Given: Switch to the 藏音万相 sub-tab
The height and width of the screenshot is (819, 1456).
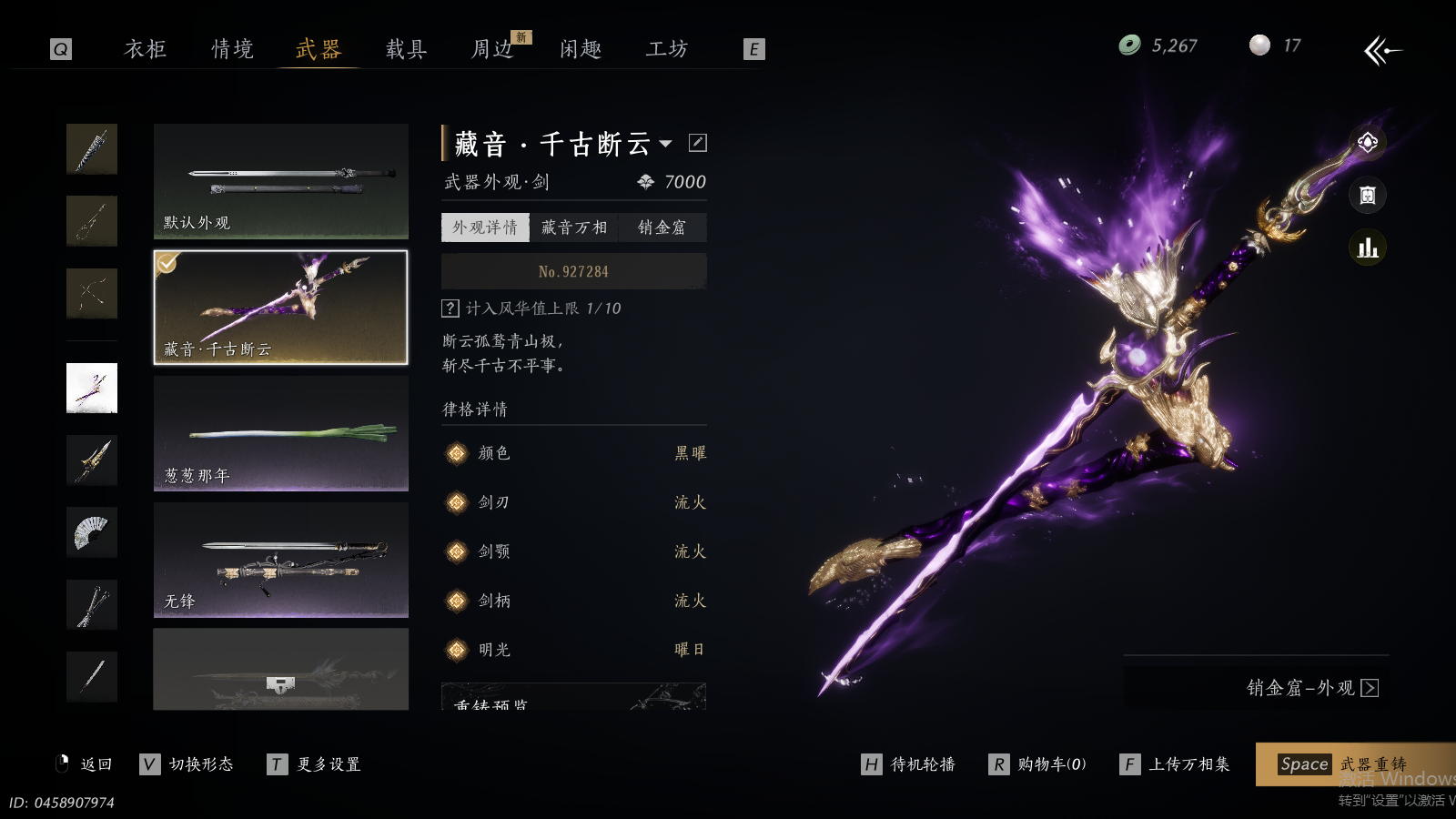Looking at the screenshot, I should pos(573,227).
